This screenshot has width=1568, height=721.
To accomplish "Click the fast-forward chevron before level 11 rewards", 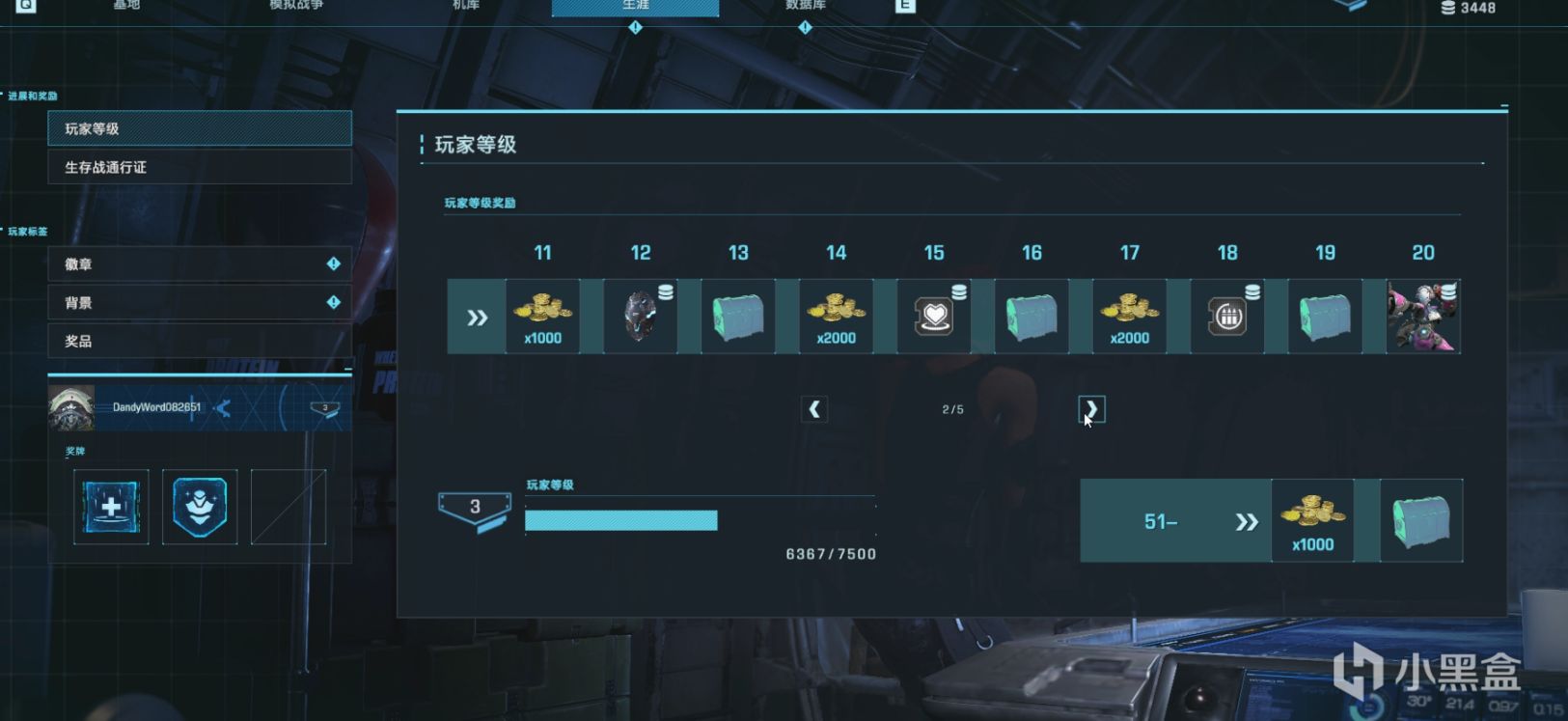I will pos(475,316).
